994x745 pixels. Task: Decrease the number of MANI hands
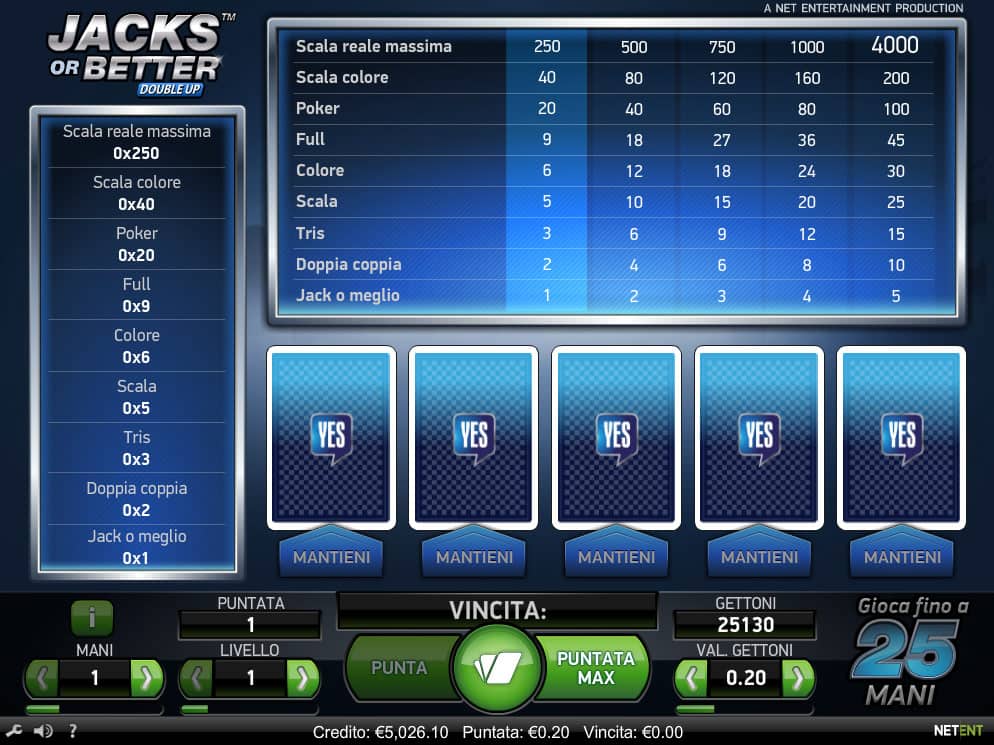(x=42, y=678)
